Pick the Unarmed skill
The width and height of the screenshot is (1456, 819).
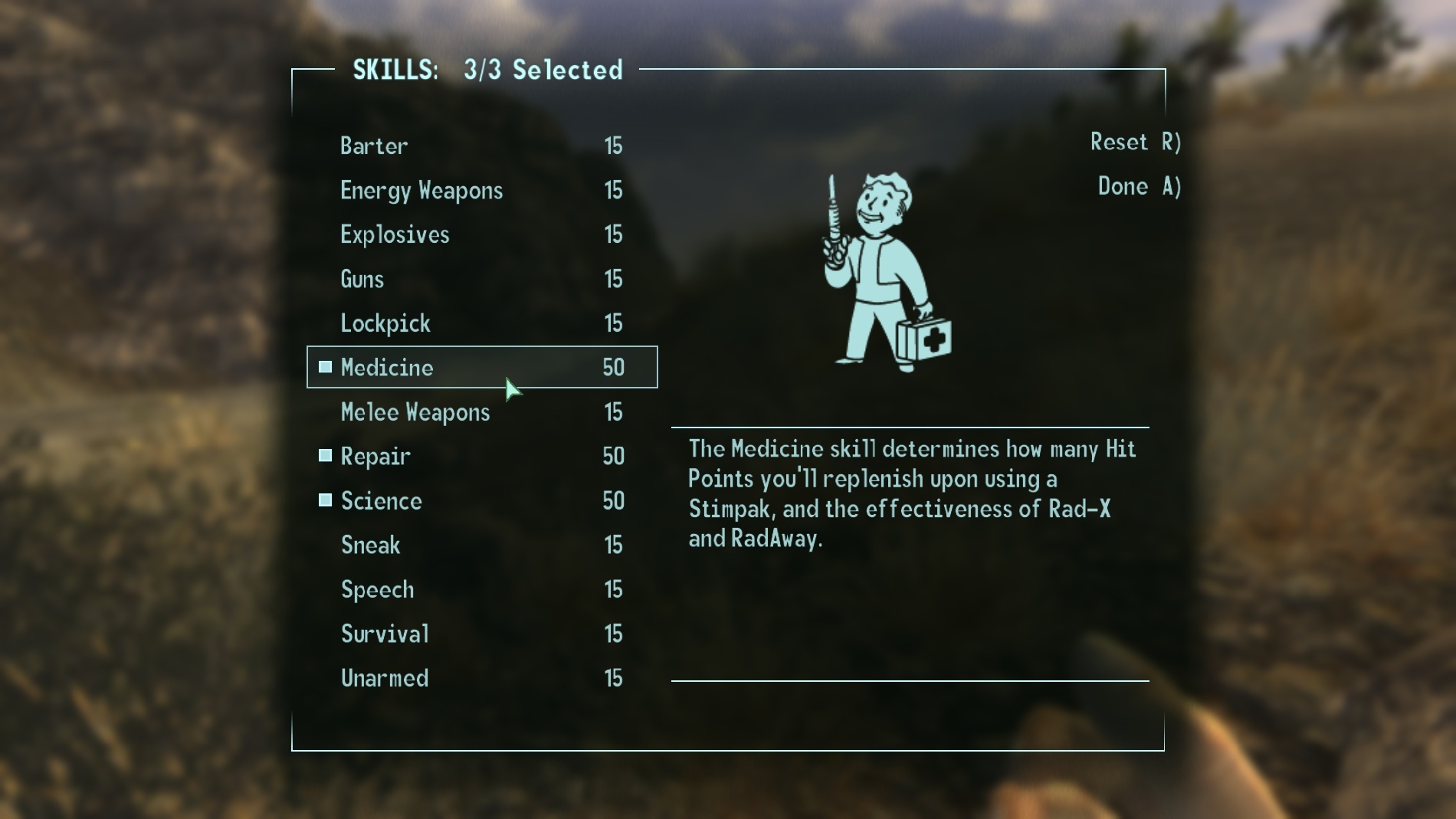point(384,679)
